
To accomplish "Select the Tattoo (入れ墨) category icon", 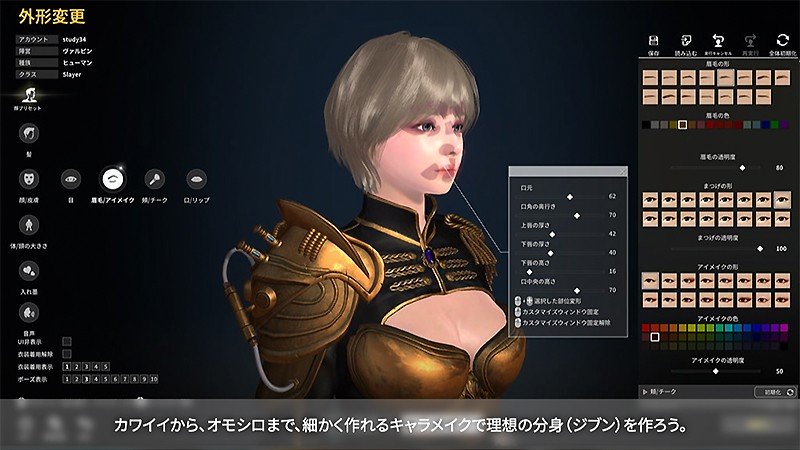I will click(30, 270).
